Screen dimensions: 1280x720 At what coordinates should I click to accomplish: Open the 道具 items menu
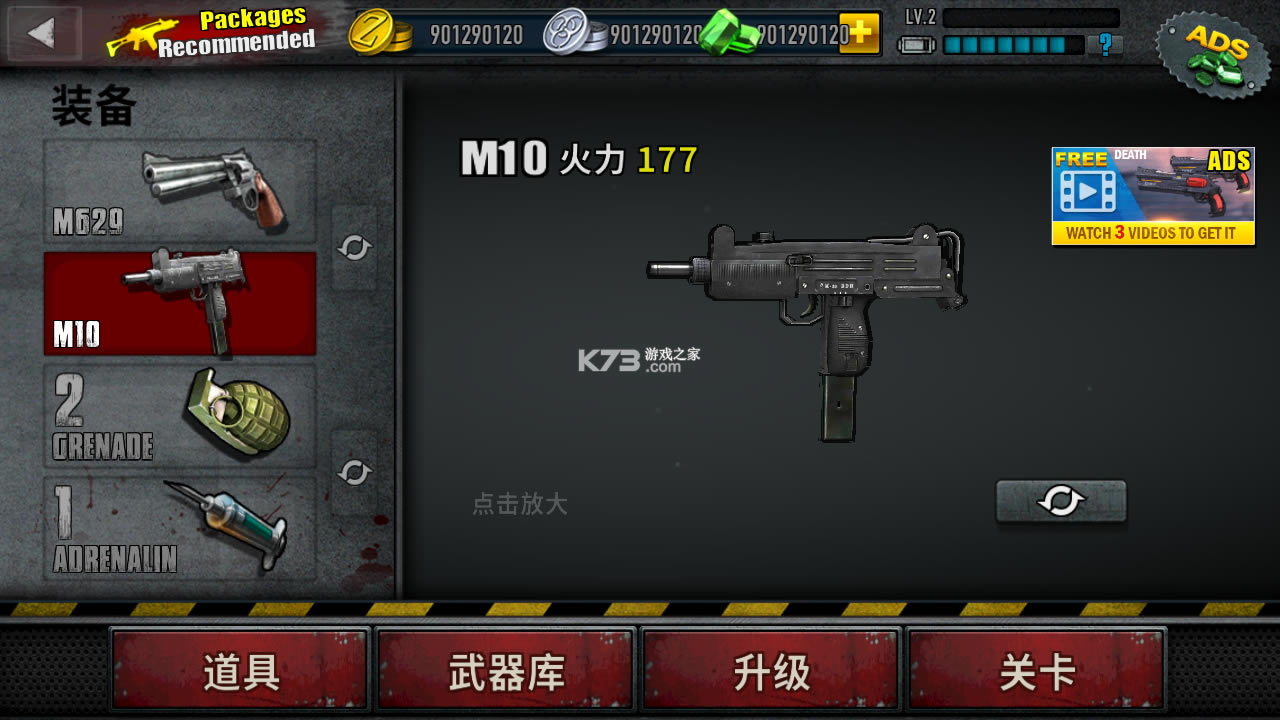(x=240, y=672)
